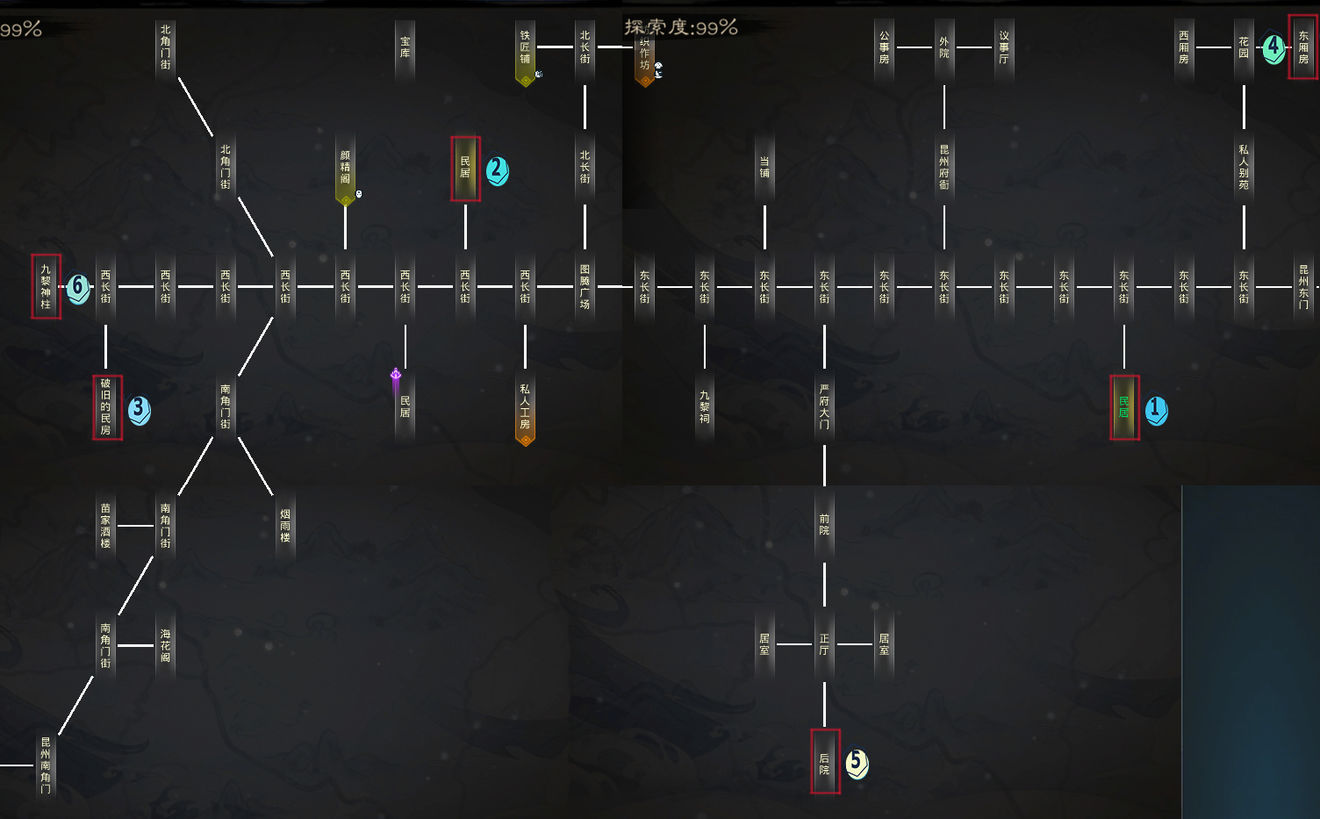Open the 昆州府衙 location node
The image size is (1320, 819).
coord(944,167)
